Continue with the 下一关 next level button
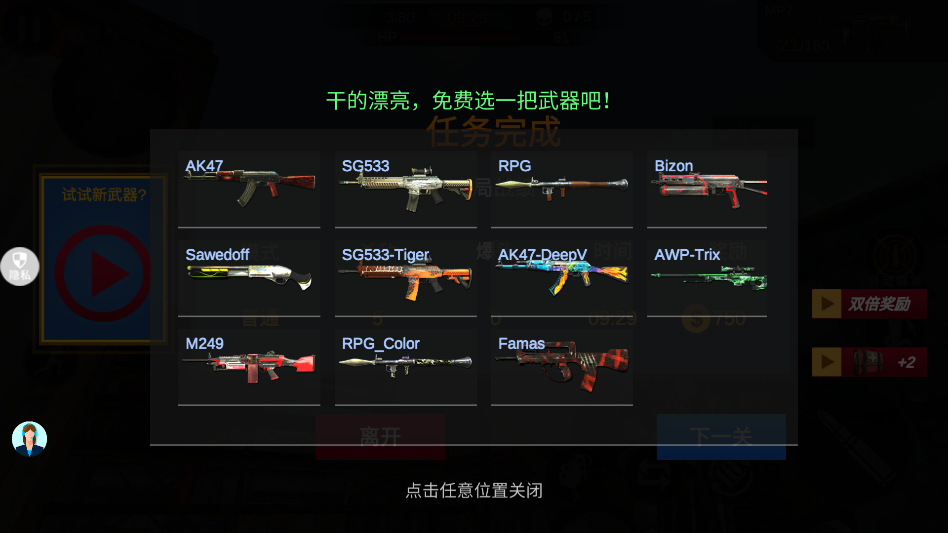 pos(721,437)
